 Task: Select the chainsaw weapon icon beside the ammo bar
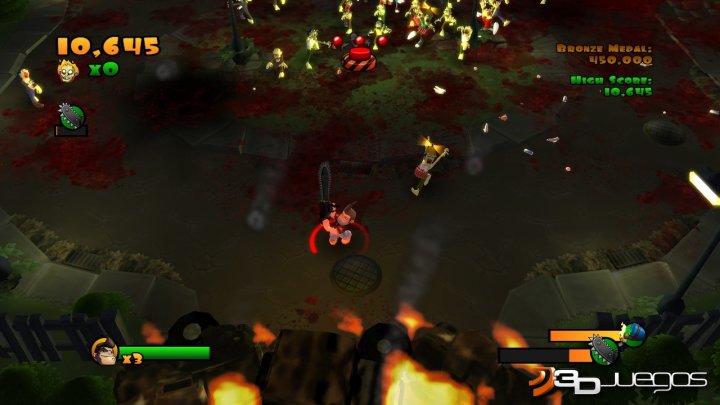click(603, 350)
